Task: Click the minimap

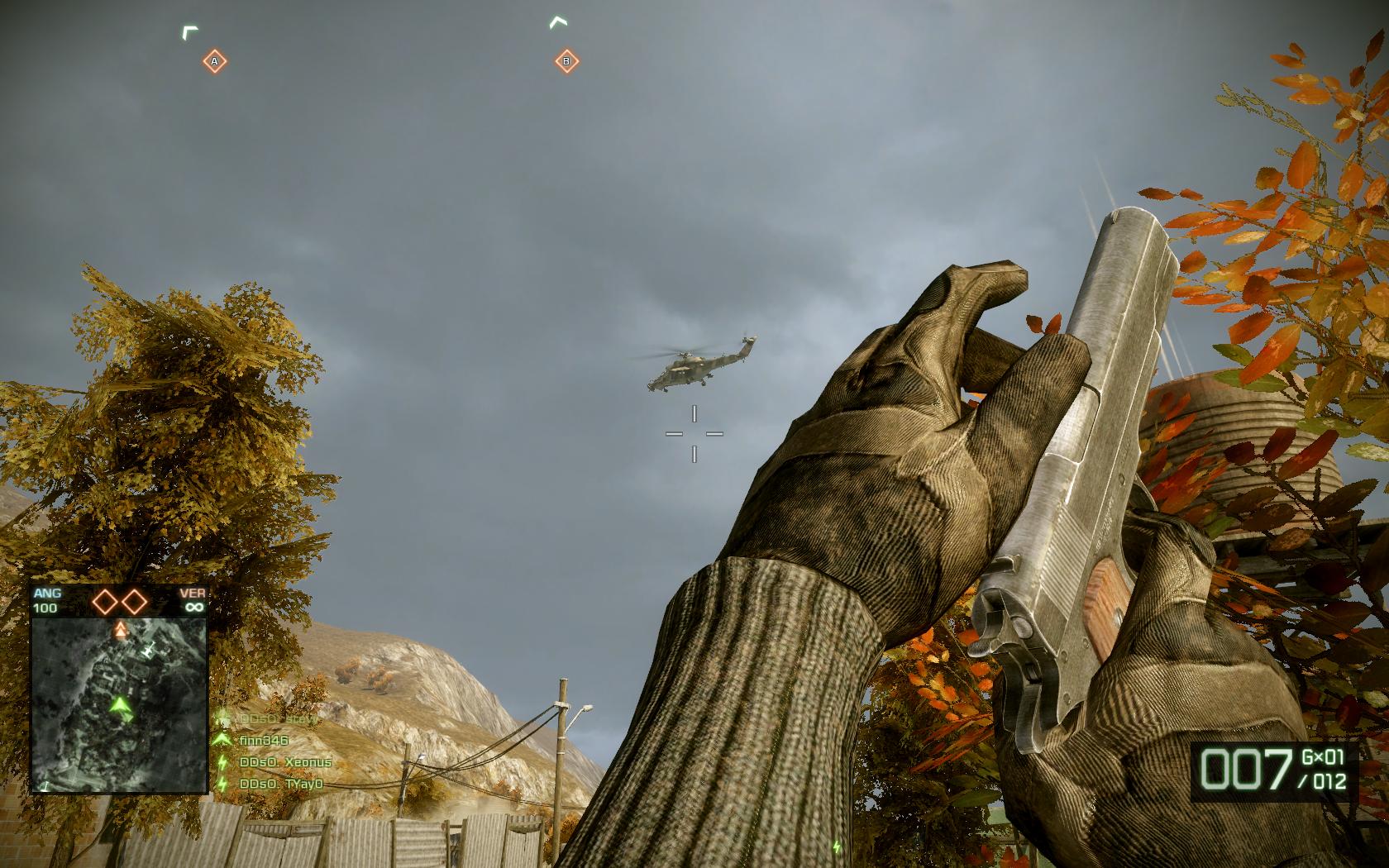Action: point(118,704)
